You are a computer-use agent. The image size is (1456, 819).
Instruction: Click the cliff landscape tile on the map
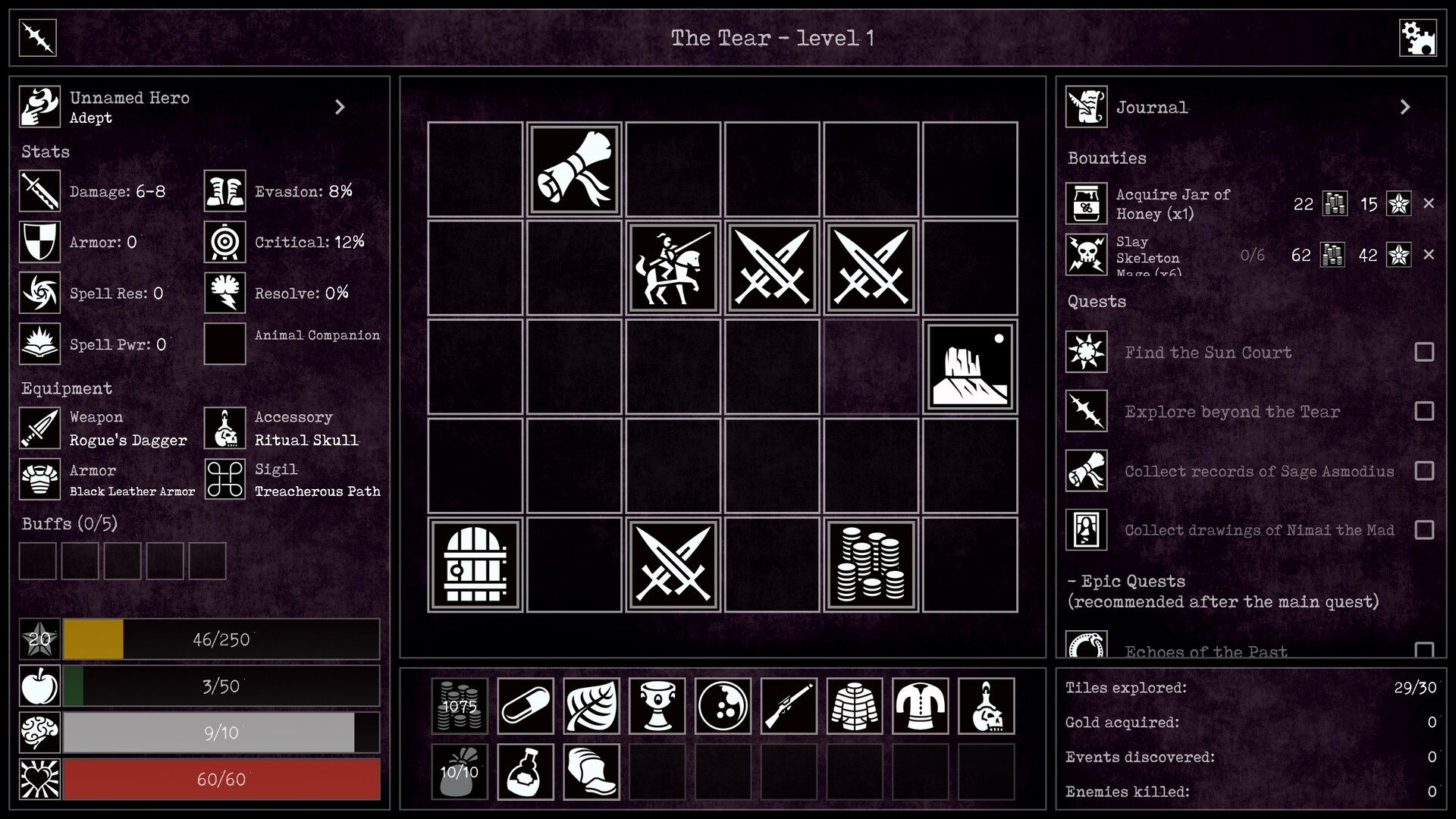970,367
